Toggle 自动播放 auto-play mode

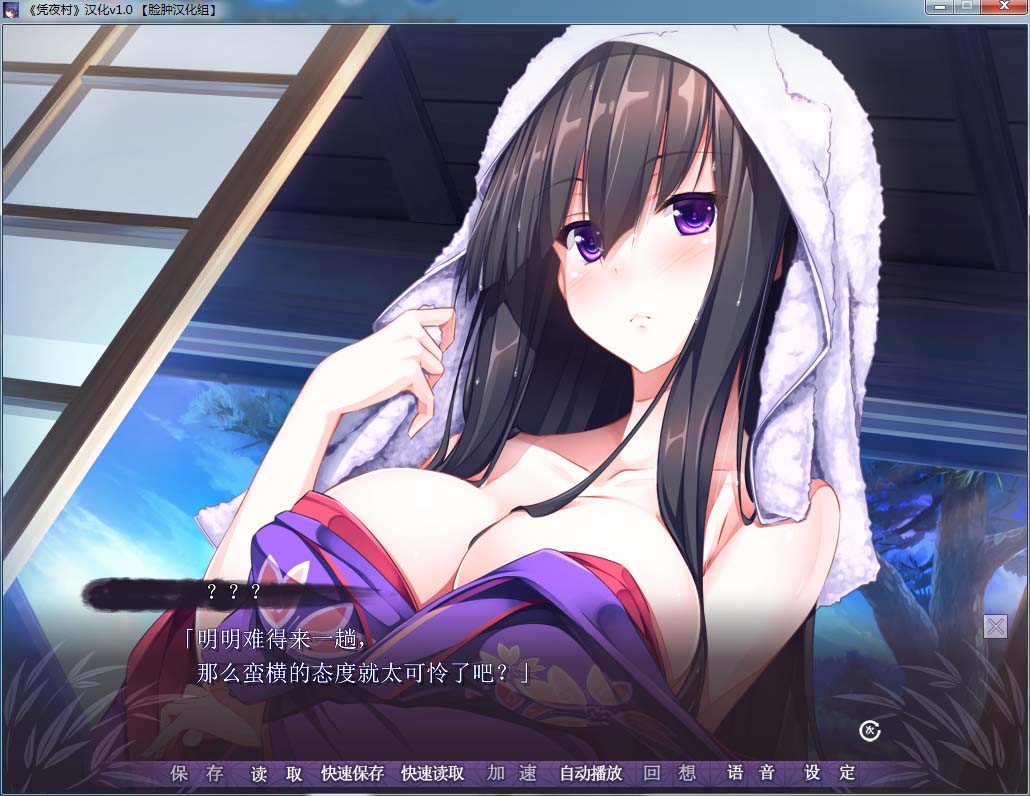(590, 773)
